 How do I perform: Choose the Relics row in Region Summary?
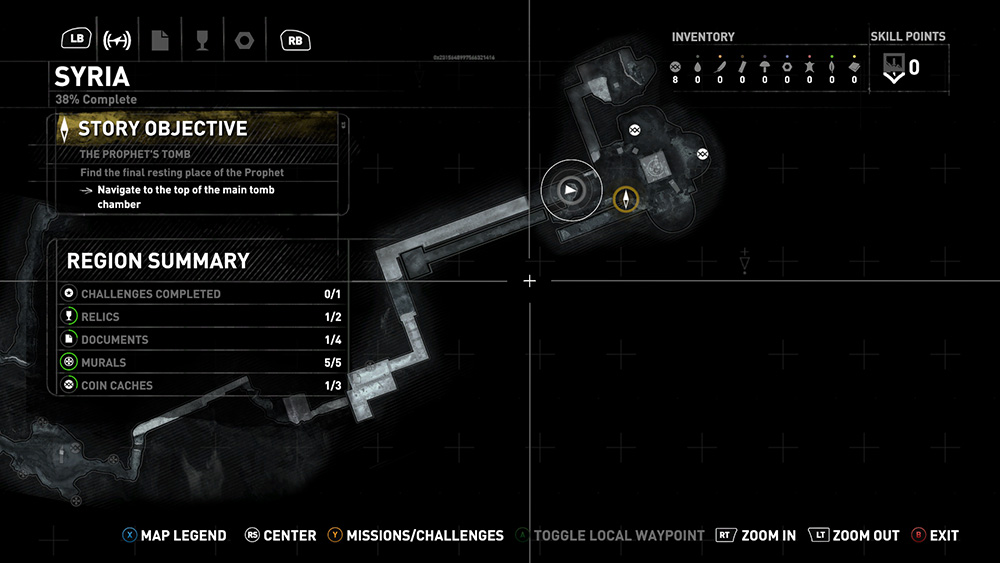198,317
